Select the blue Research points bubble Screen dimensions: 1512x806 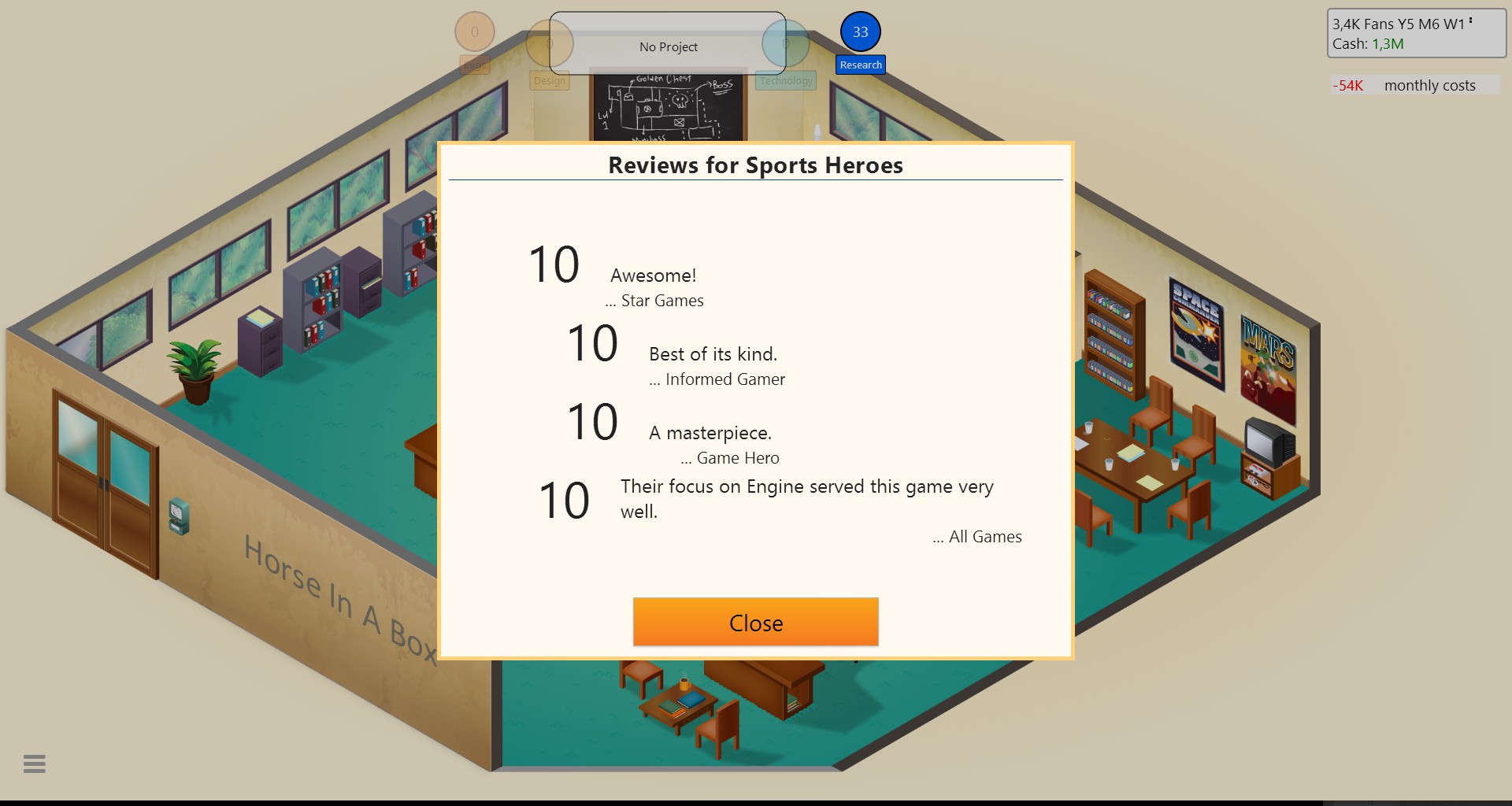point(860,32)
